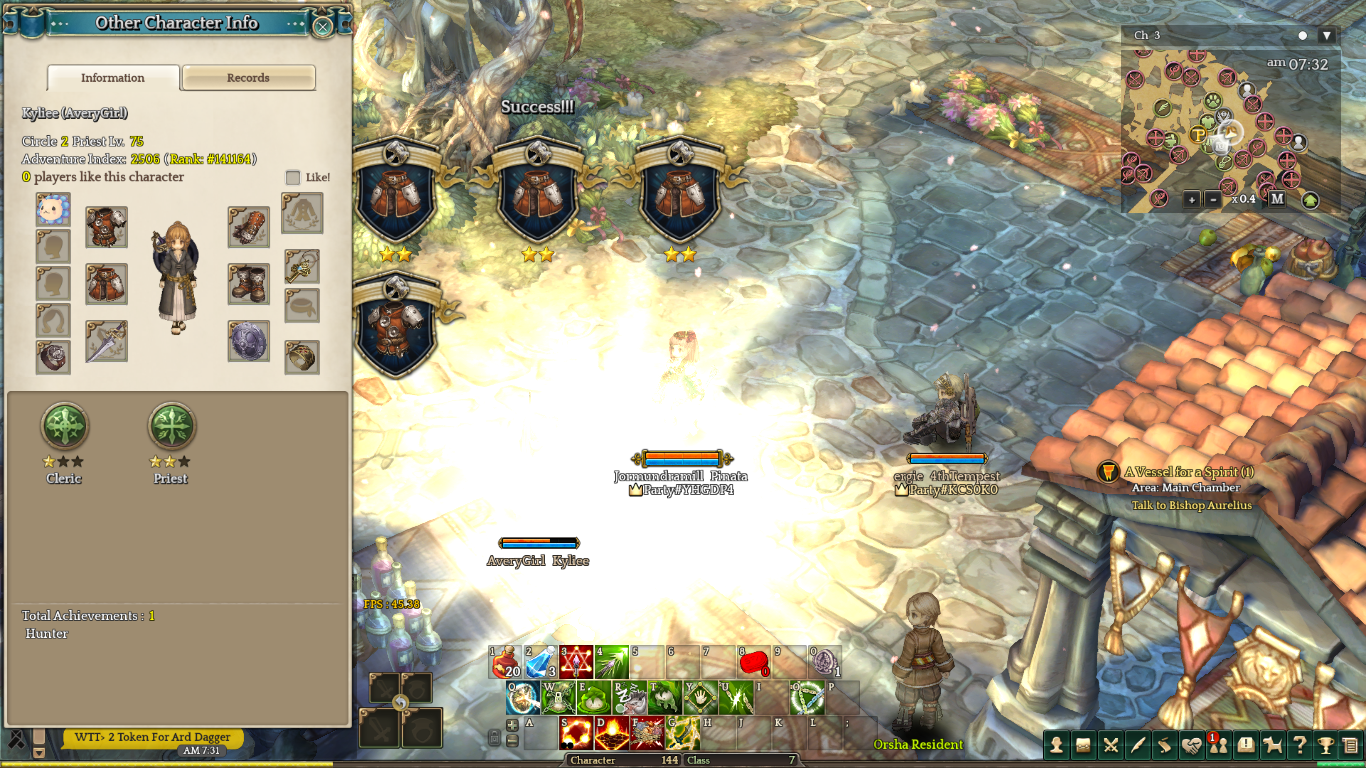Select the equipped leather boots slot
This screenshot has height=768, width=1366.
pyautogui.click(x=248, y=284)
